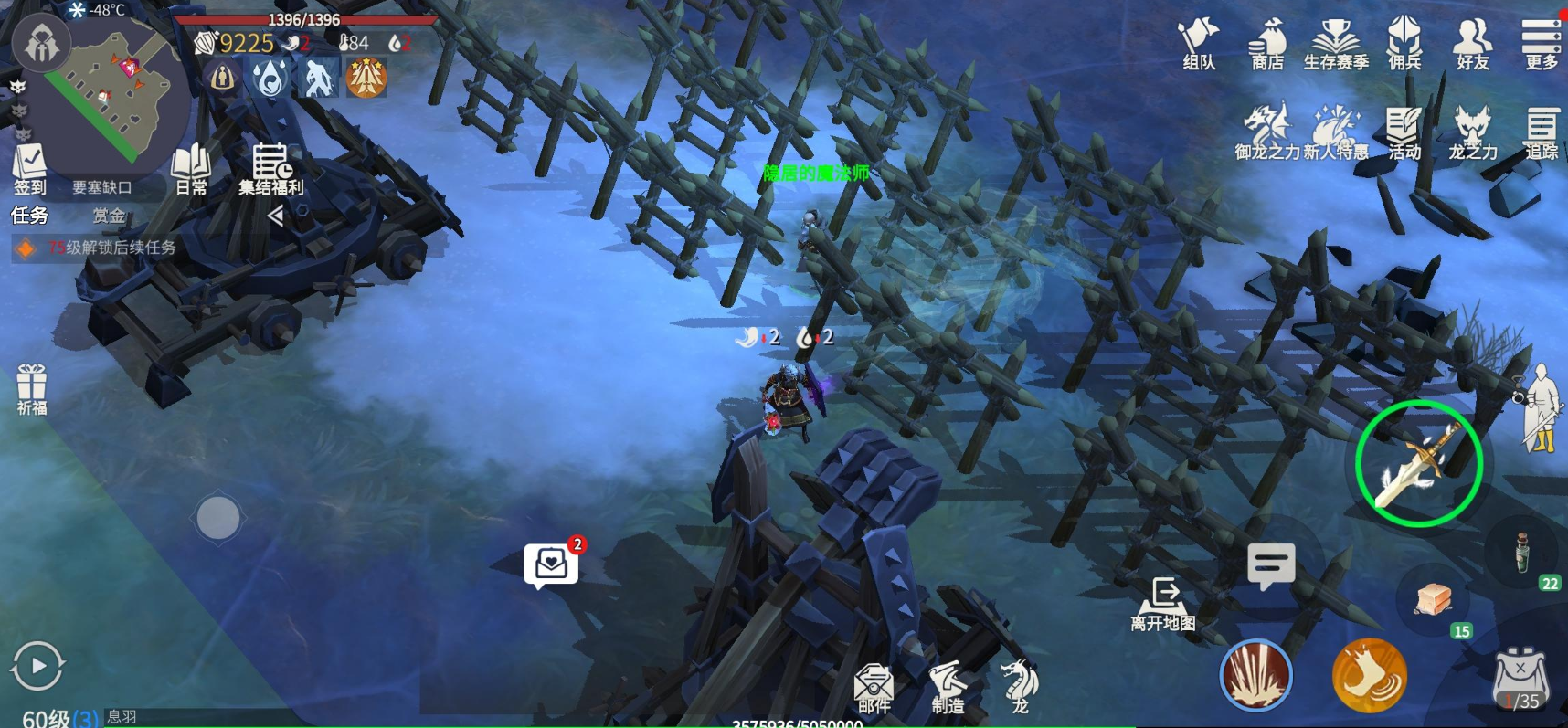The height and width of the screenshot is (728, 1568).
Task: Click the 签到 daily check-in icon
Action: pos(29,170)
